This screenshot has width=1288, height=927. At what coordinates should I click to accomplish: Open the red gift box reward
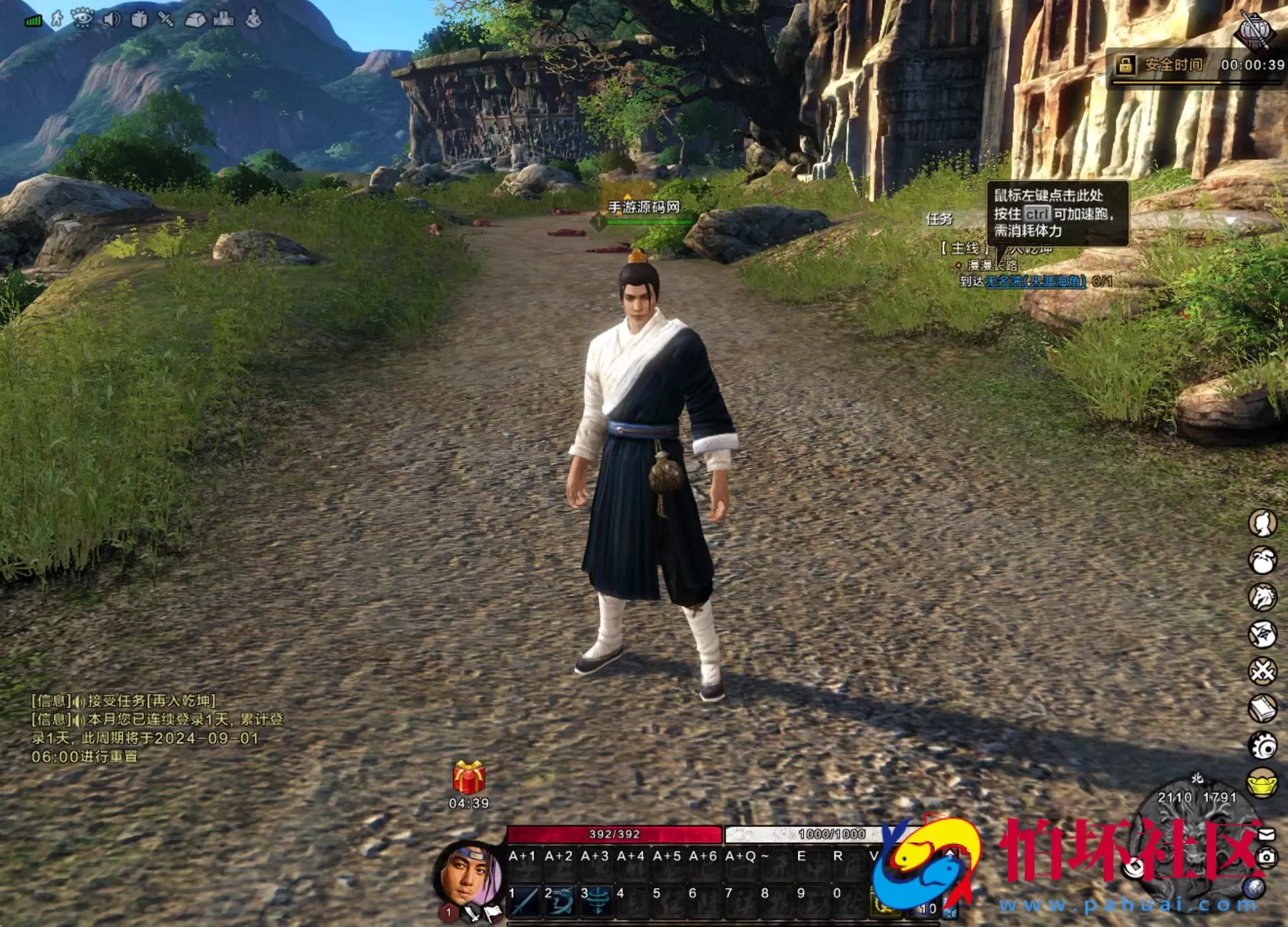469,777
